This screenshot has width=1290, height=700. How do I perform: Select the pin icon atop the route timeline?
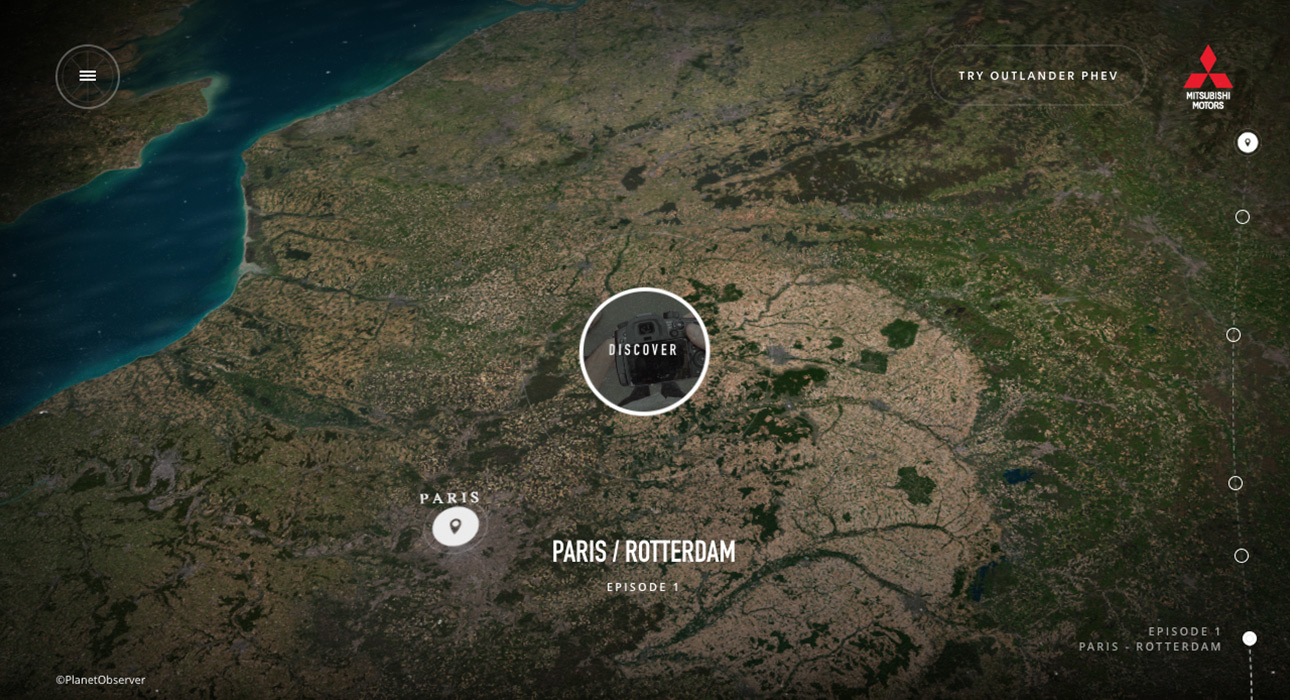[1247, 142]
